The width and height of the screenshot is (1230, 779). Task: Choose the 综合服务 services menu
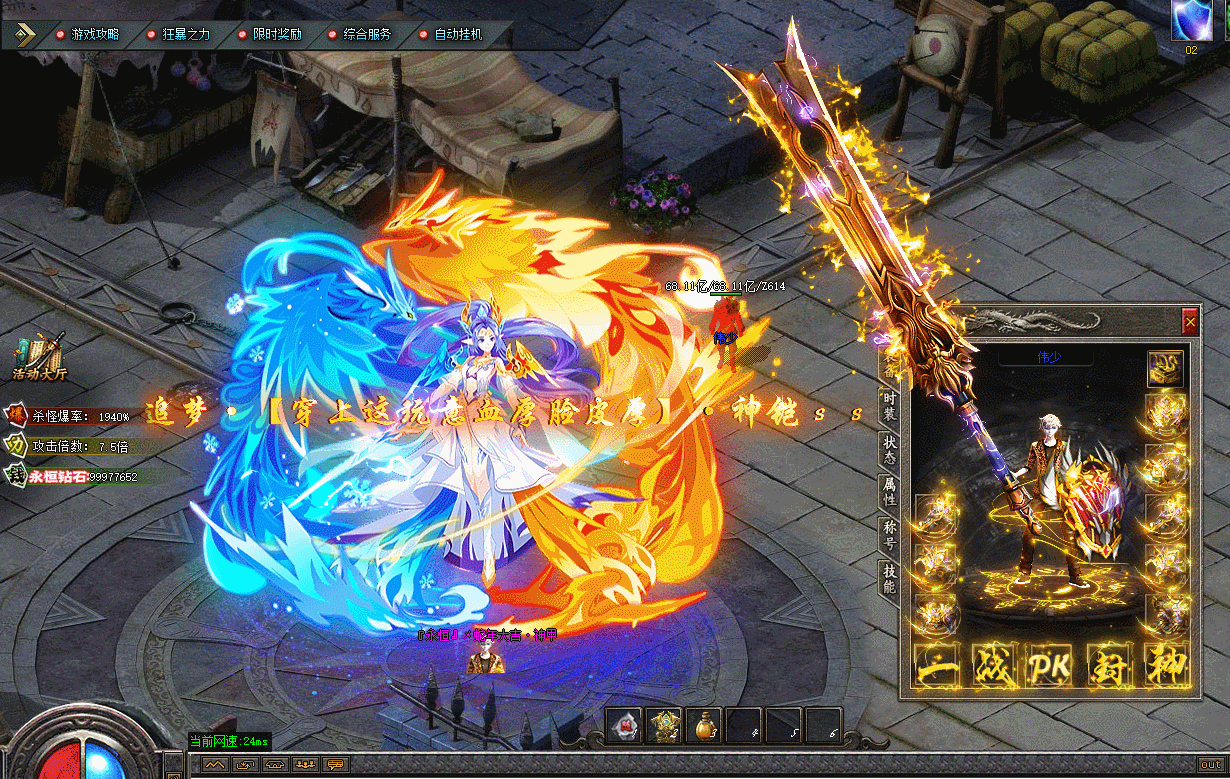361,34
